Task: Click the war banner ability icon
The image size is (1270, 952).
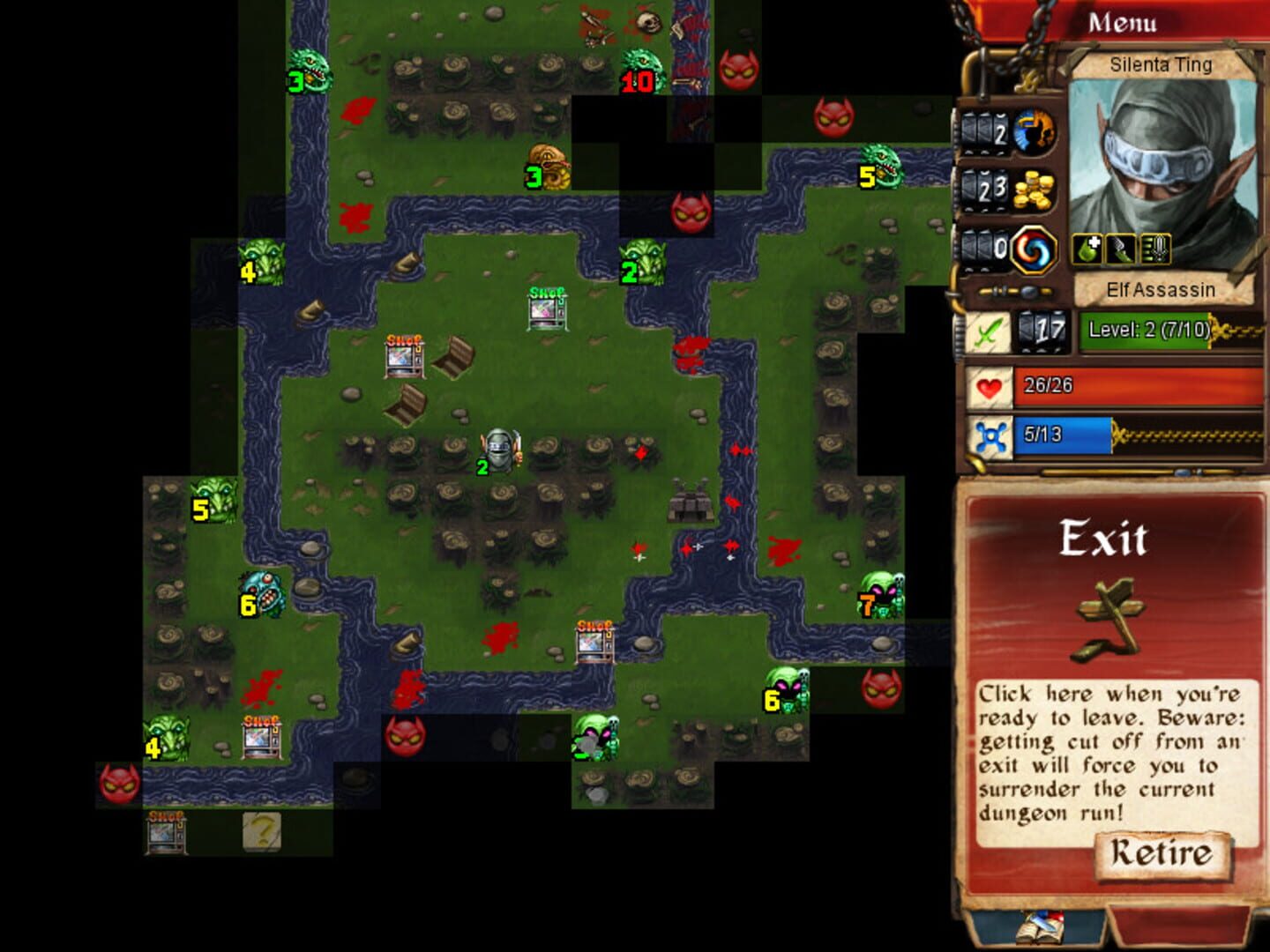Action: [x=1154, y=249]
